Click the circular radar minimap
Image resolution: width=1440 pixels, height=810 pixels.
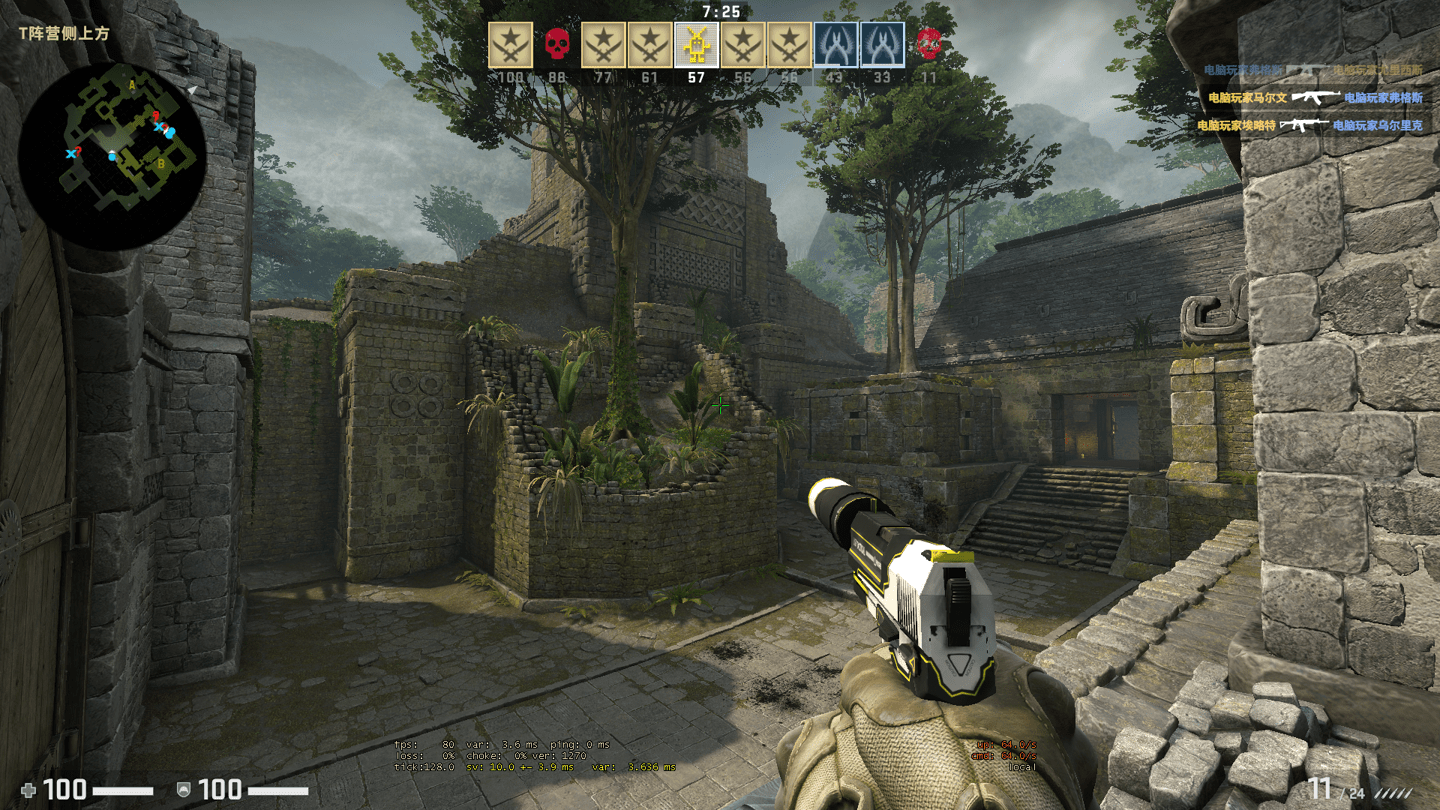tap(112, 156)
